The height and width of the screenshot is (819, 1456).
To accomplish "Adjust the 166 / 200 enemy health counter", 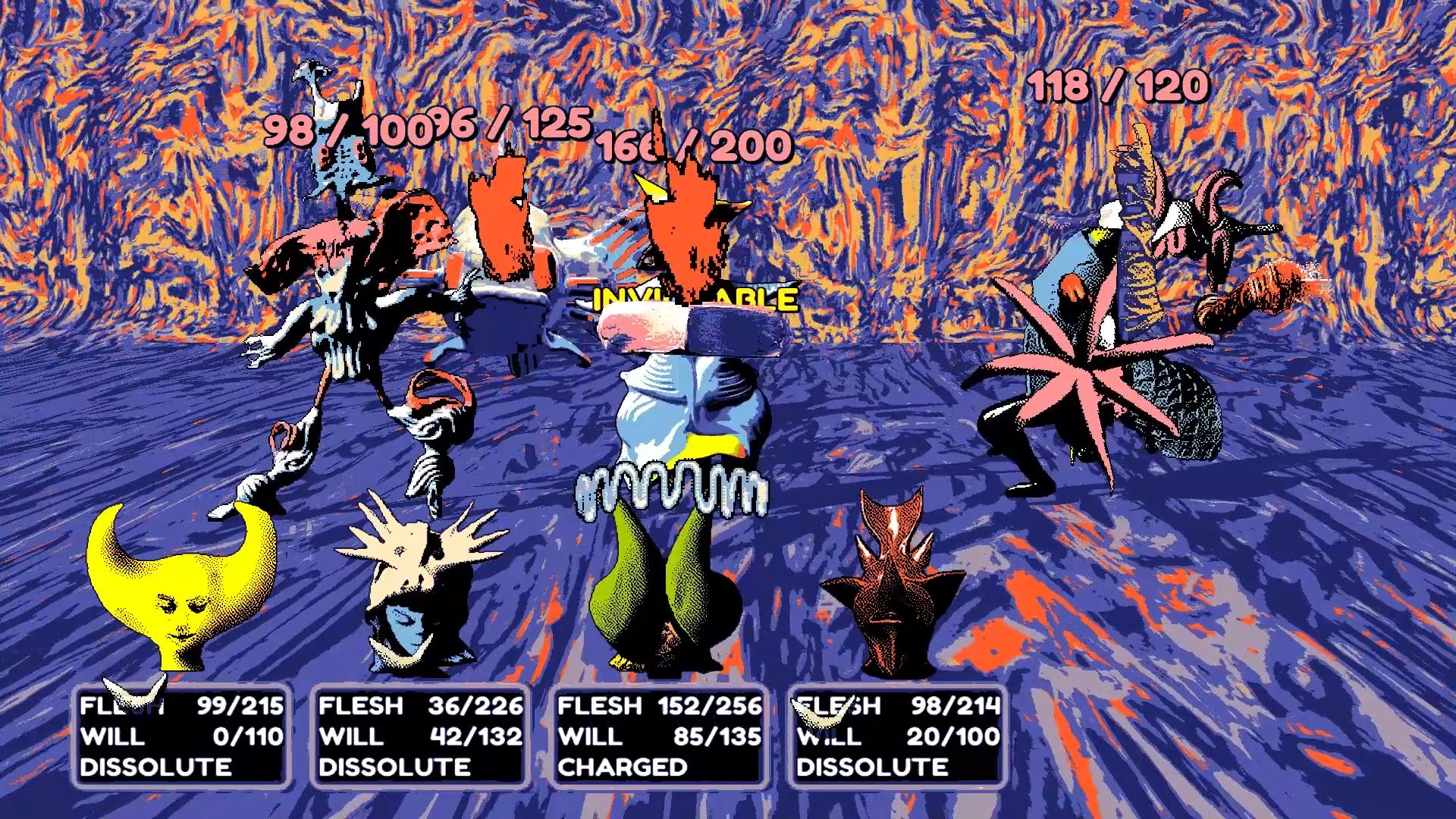I will click(x=692, y=146).
